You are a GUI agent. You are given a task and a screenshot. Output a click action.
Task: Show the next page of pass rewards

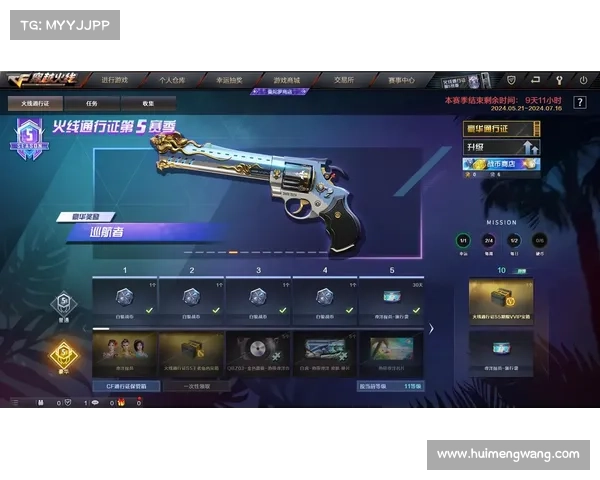(x=431, y=327)
